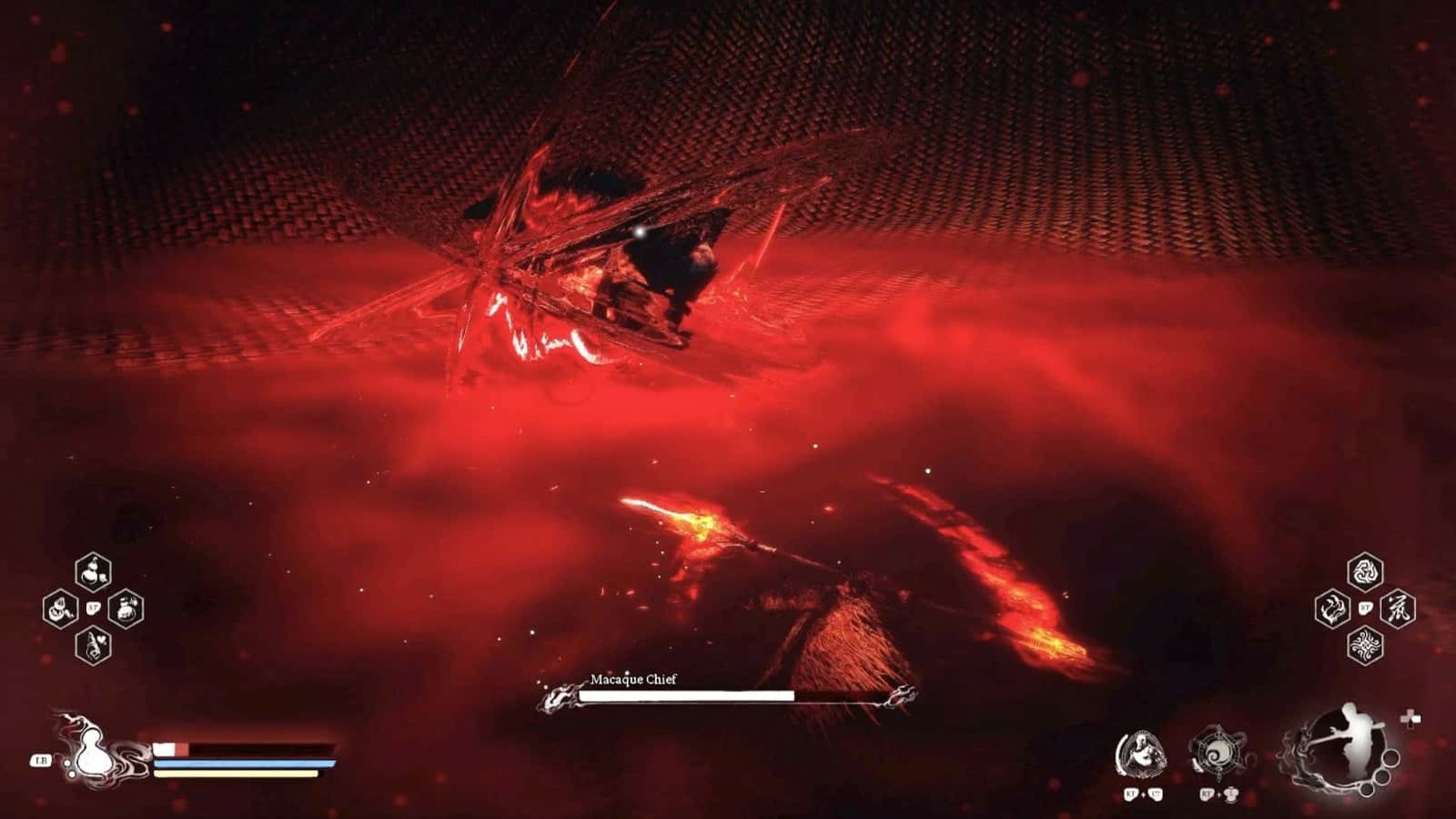The height and width of the screenshot is (819, 1456).
Task: Select the bottom item slot with the heart
Action: 93,645
